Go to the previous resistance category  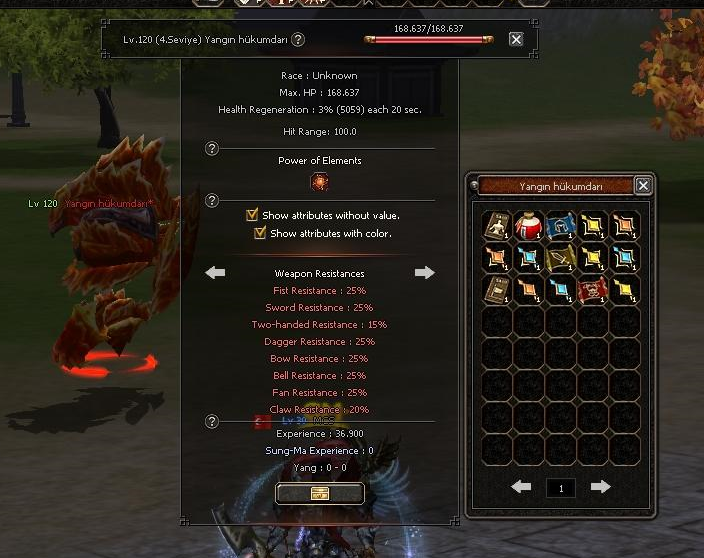(215, 272)
